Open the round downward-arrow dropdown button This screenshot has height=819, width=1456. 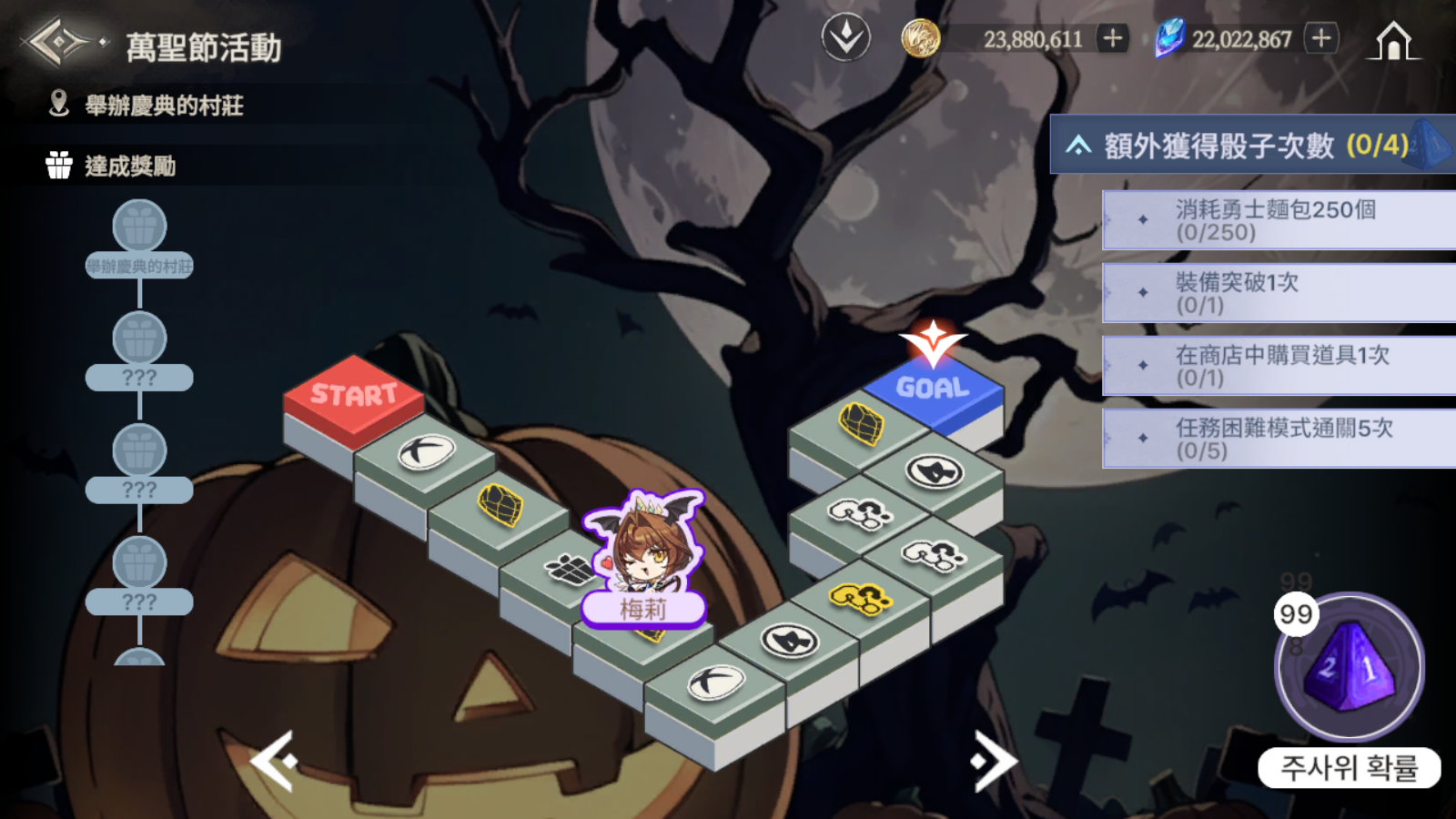(846, 38)
